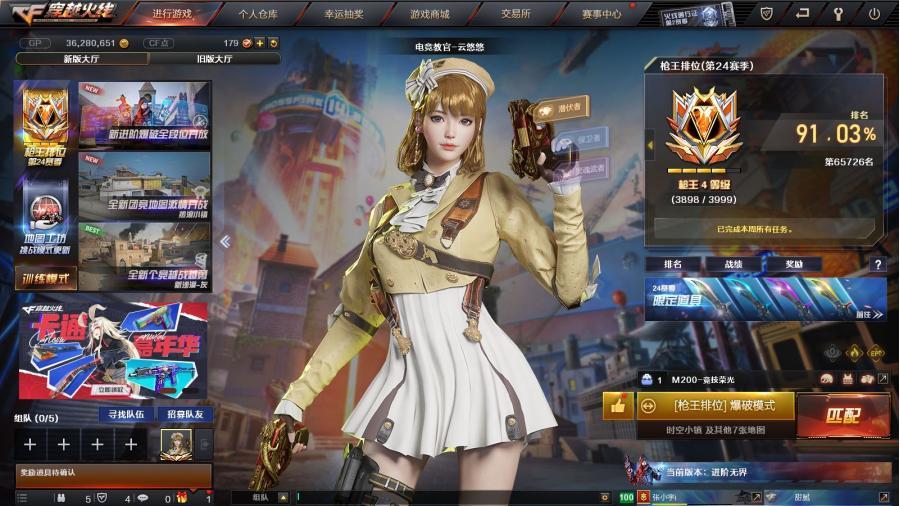Click the 寻找队伍 find team button

click(x=126, y=414)
